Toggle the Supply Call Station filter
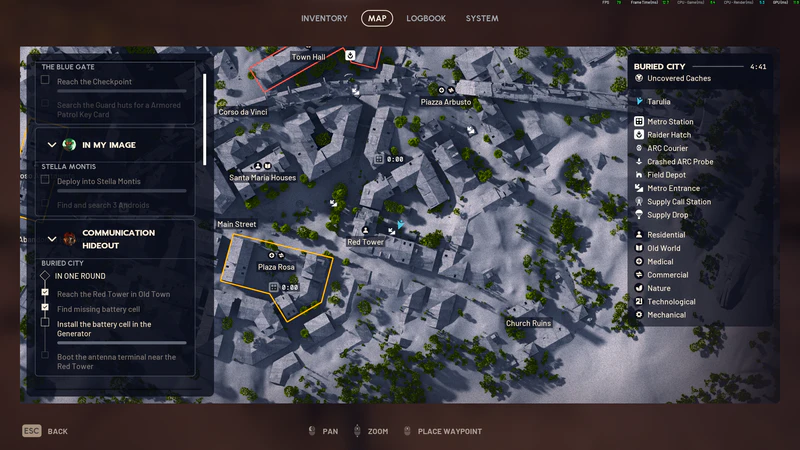The image size is (800, 450). click(x=678, y=202)
